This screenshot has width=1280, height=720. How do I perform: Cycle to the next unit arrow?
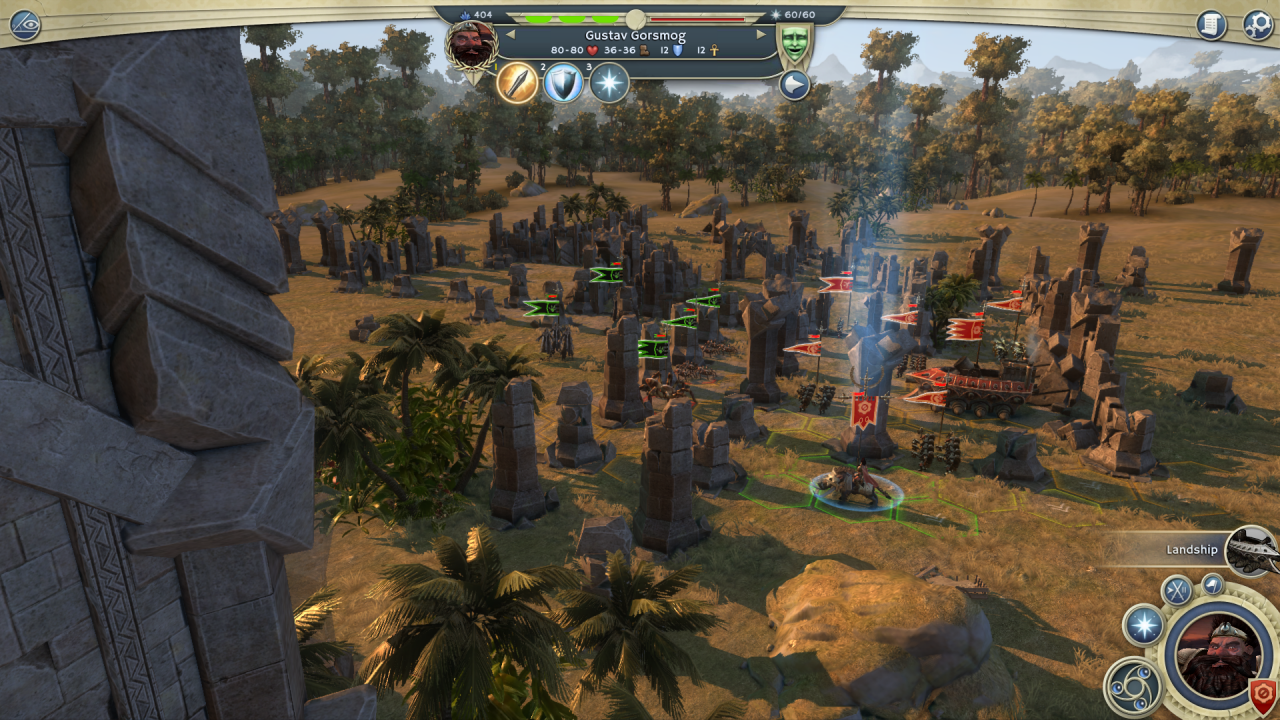pos(761,34)
